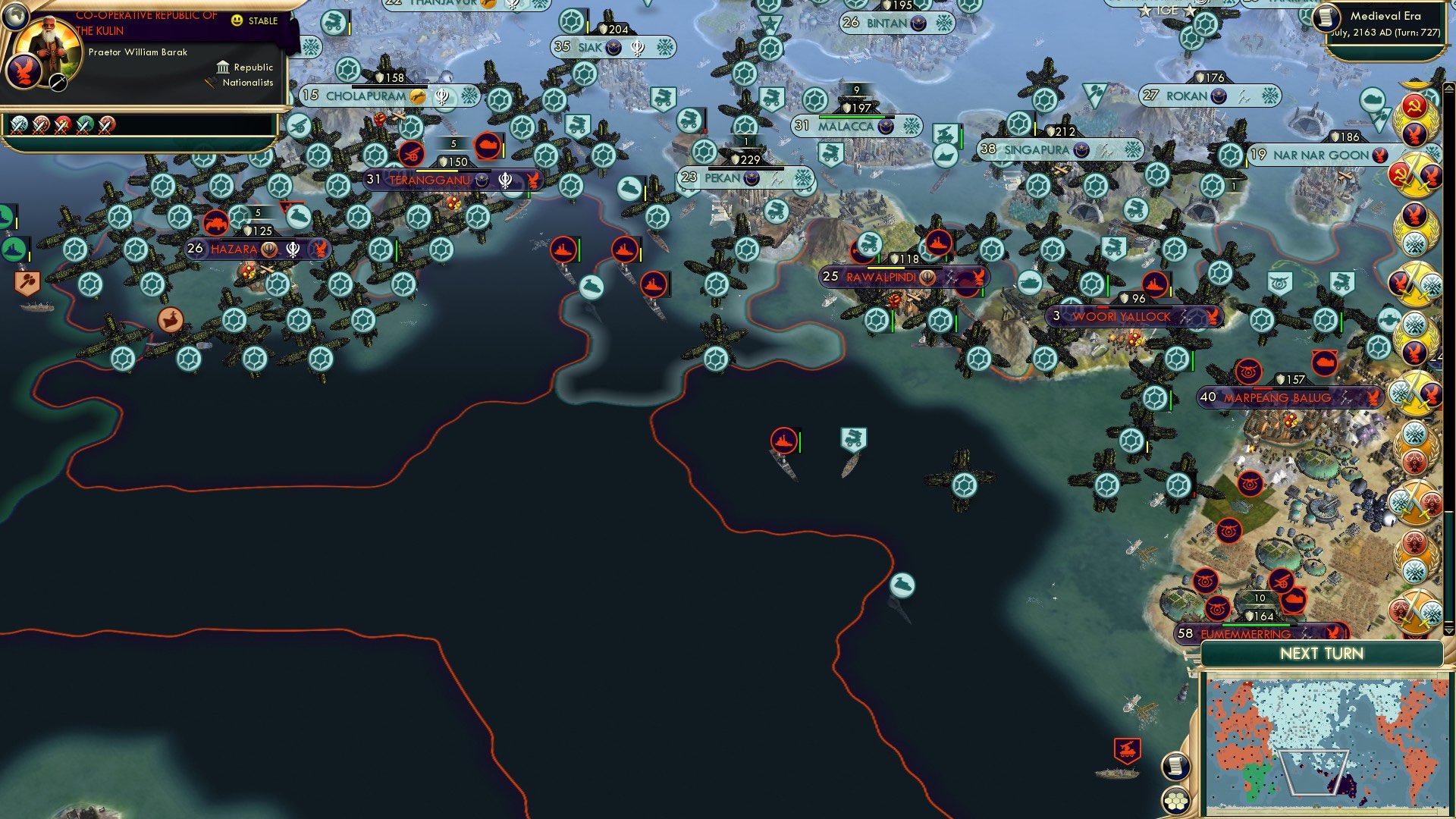Viewport: 1456px width, 819px height.
Task: Click the small sword icon on leader portrait
Action: (x=58, y=82)
